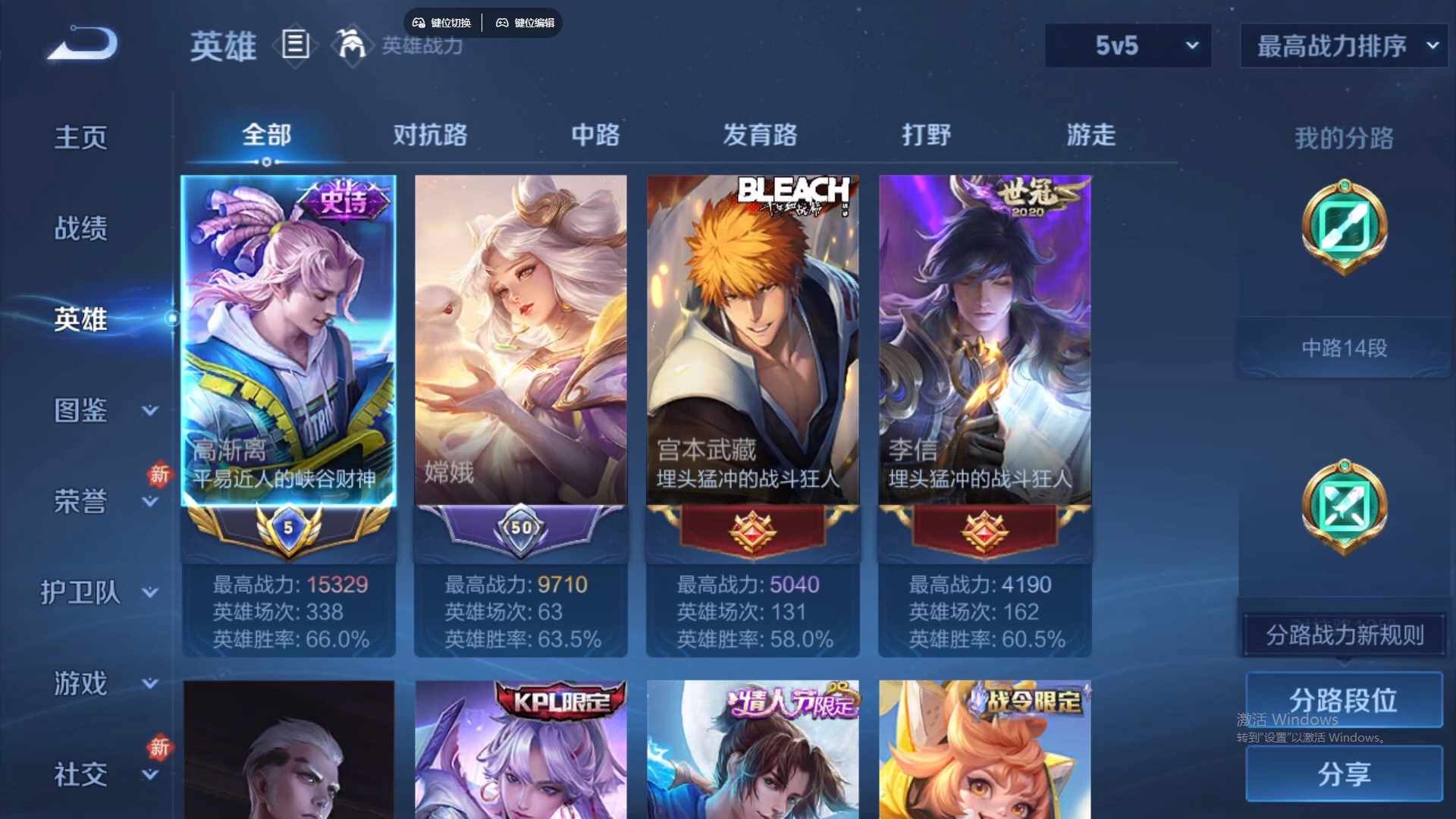This screenshot has height=819, width=1456.
Task: Click the game logo in the top-left corner
Action: (x=81, y=43)
